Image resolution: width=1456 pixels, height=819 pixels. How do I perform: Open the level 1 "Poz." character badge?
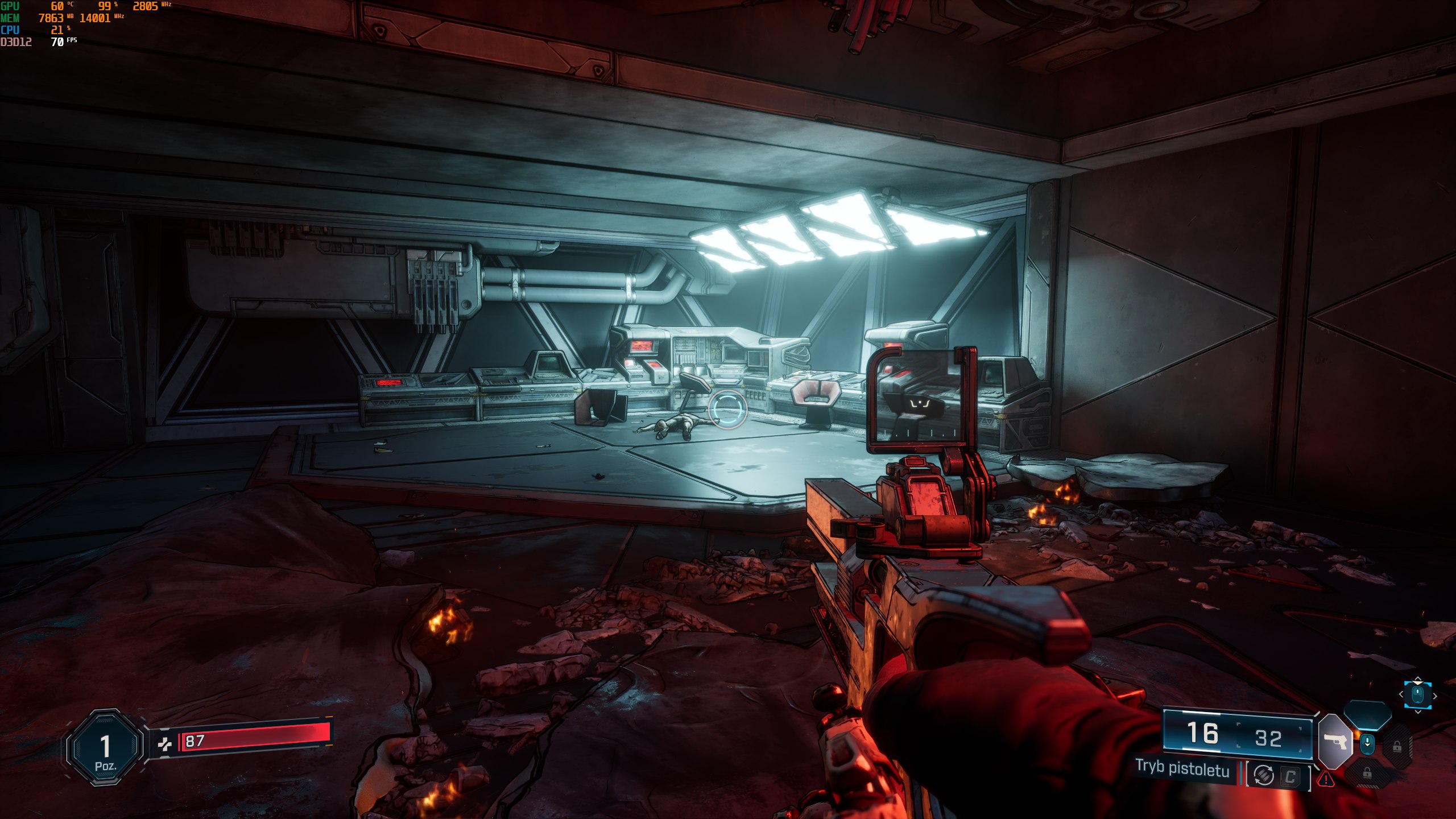click(105, 747)
